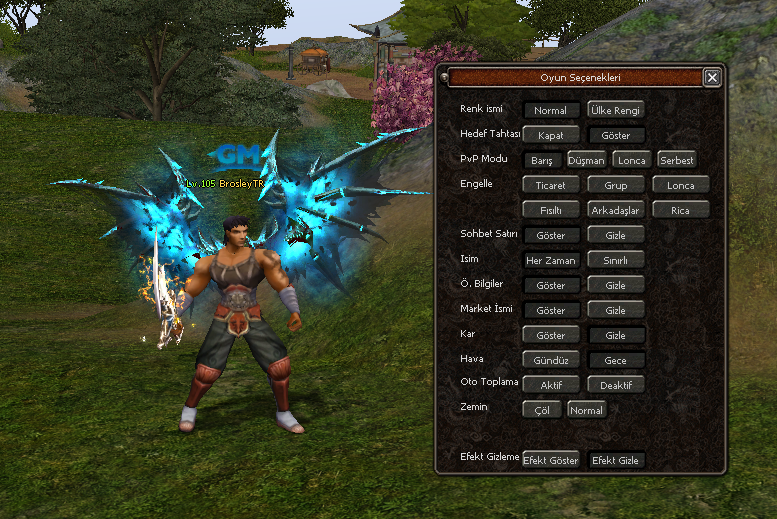Set name color to Normal
The height and width of the screenshot is (519, 777).
coord(550,110)
